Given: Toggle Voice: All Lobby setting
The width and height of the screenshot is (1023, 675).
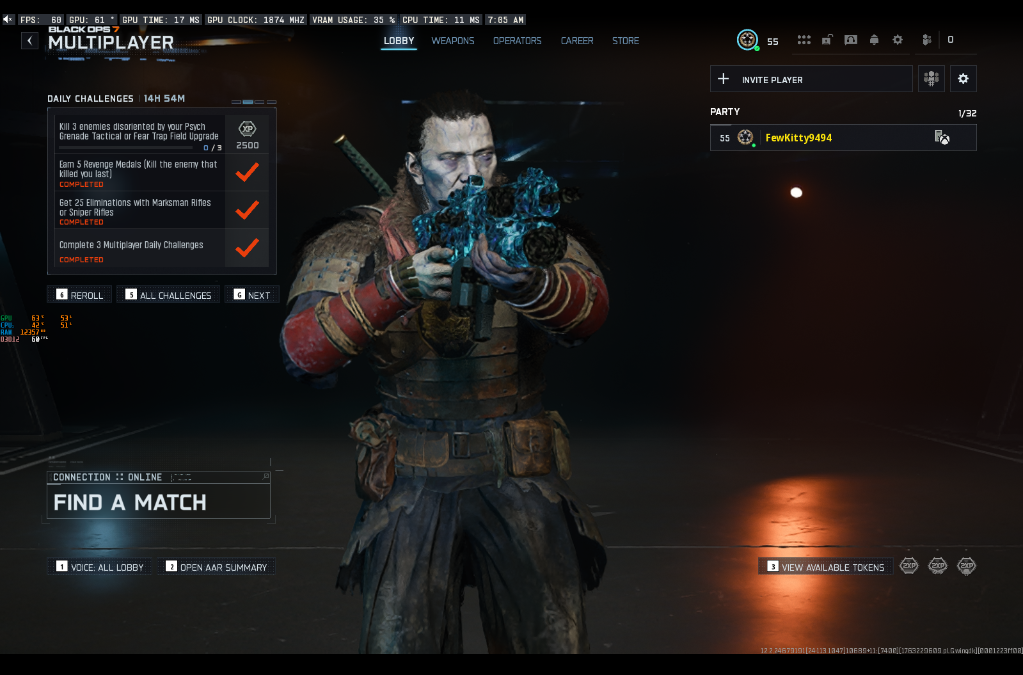Looking at the screenshot, I should (x=100, y=567).
